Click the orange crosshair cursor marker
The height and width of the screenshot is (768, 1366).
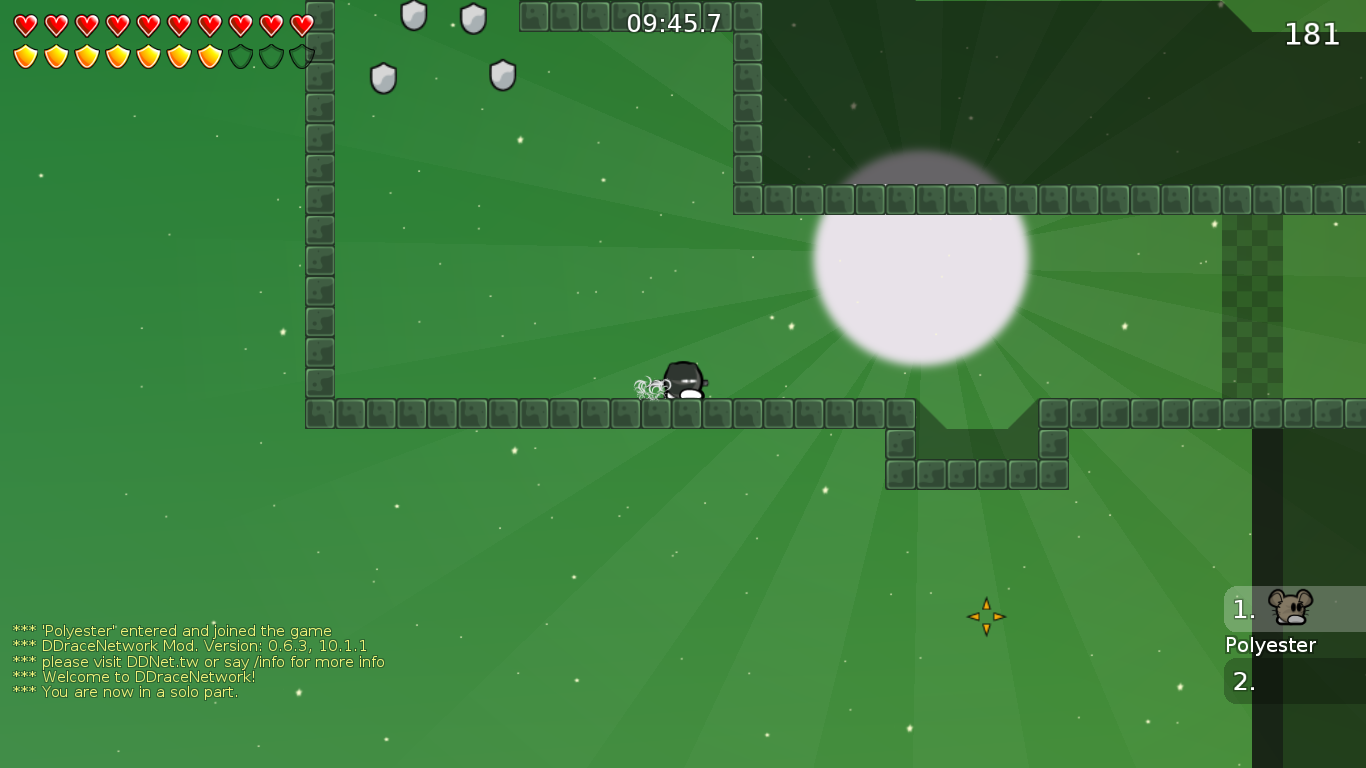click(x=986, y=617)
